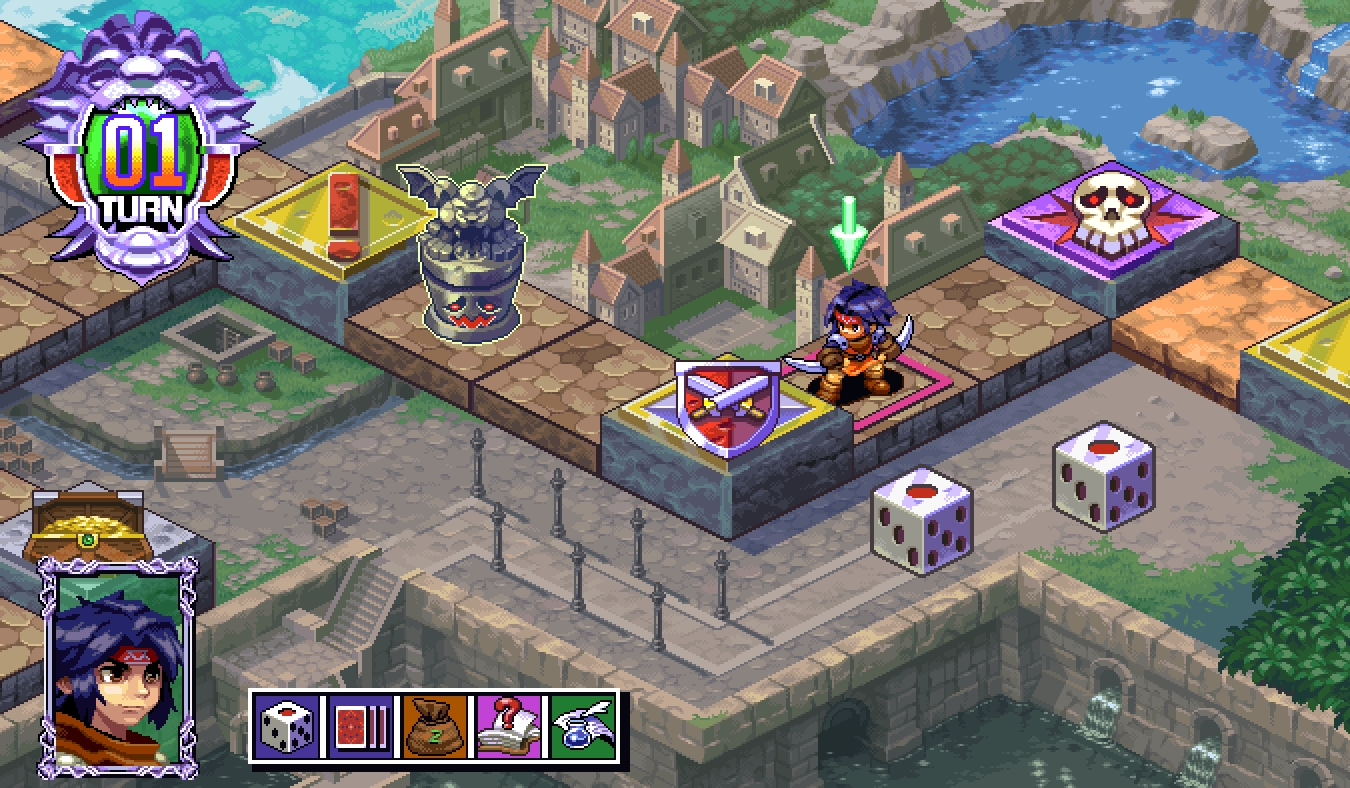Viewport: 1350px width, 788px height.
Task: Choose the money bag command icon
Action: pyautogui.click(x=435, y=726)
